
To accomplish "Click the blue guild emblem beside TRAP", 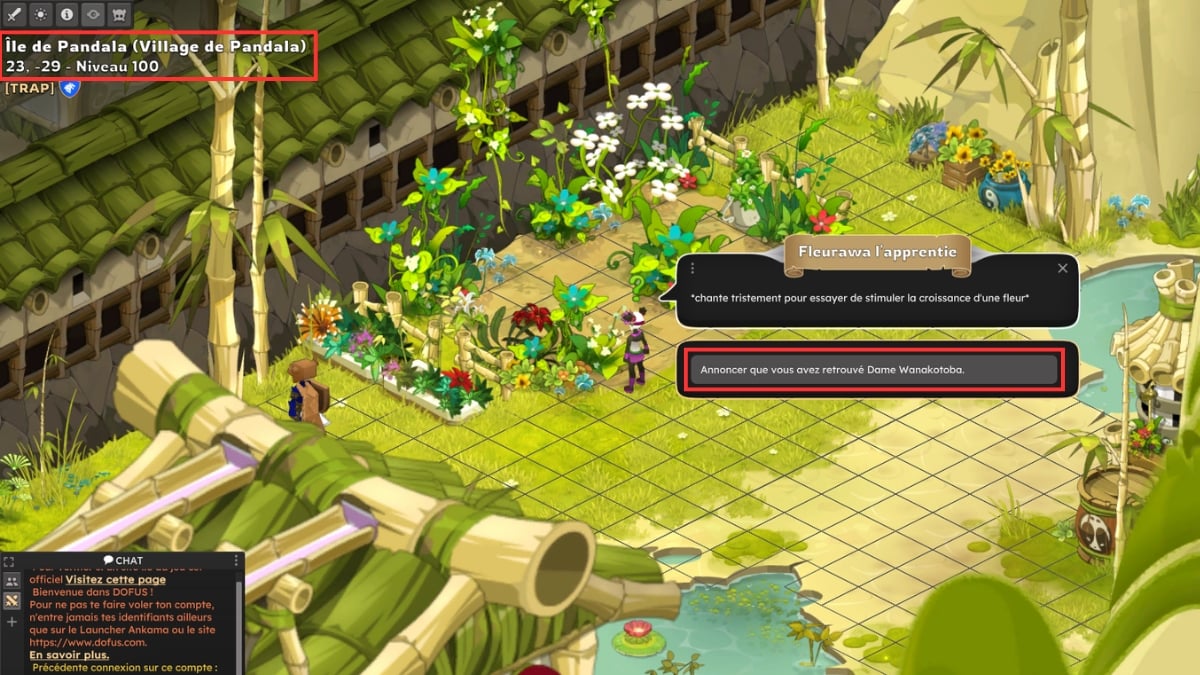I will (69, 89).
